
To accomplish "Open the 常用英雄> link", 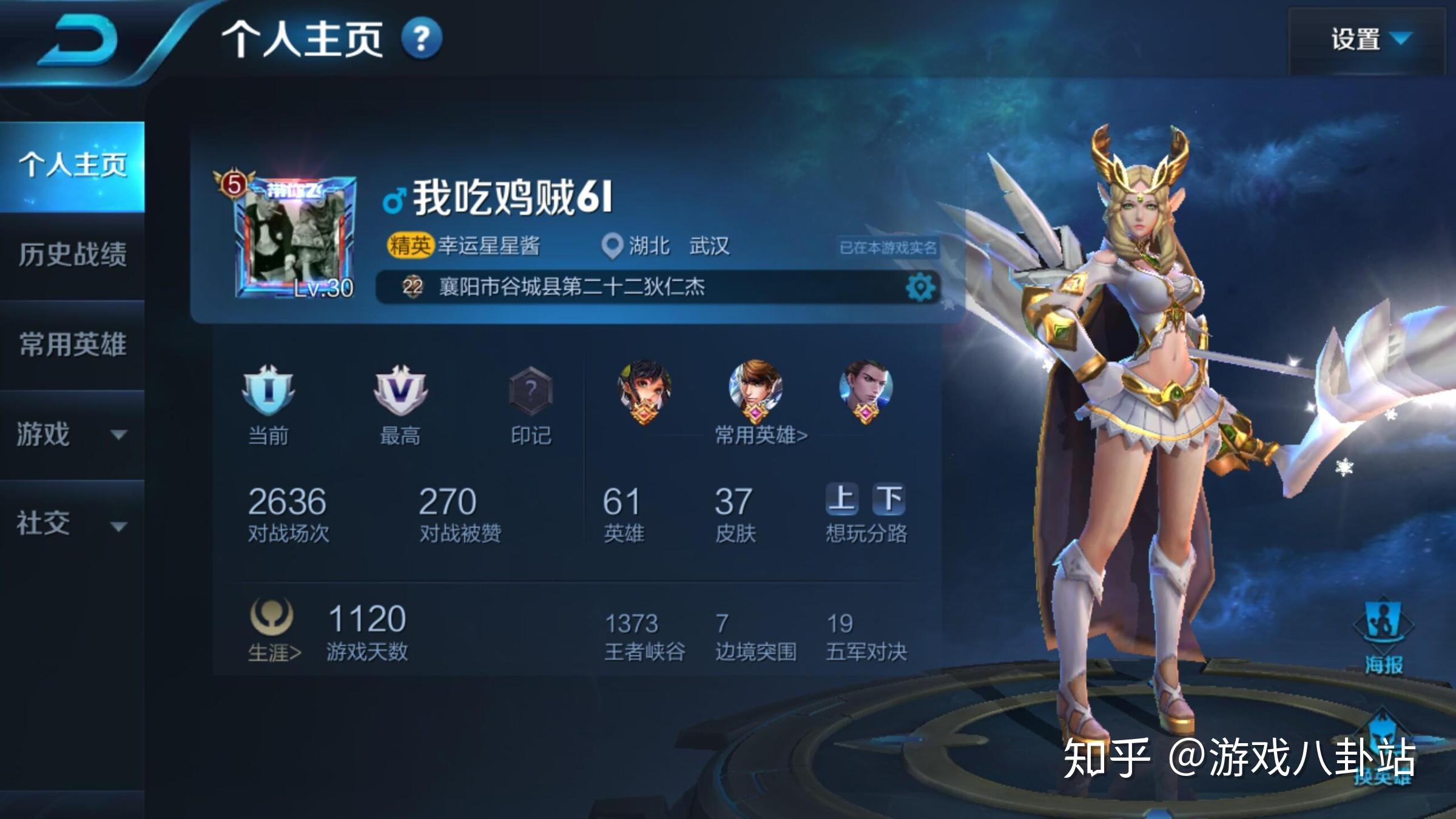I will [x=761, y=435].
